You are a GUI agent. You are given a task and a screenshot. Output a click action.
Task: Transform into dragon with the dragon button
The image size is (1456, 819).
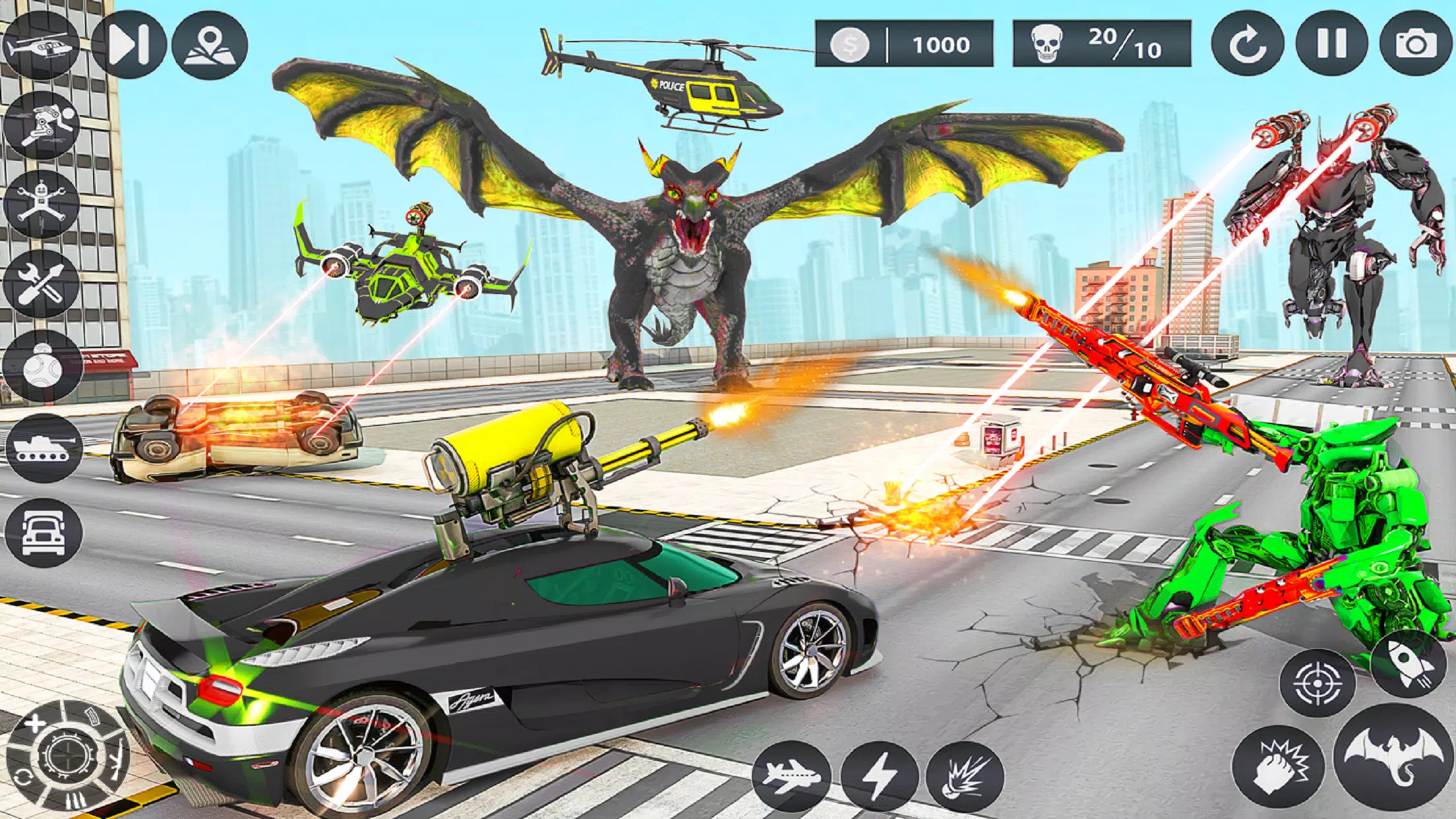point(1394,756)
